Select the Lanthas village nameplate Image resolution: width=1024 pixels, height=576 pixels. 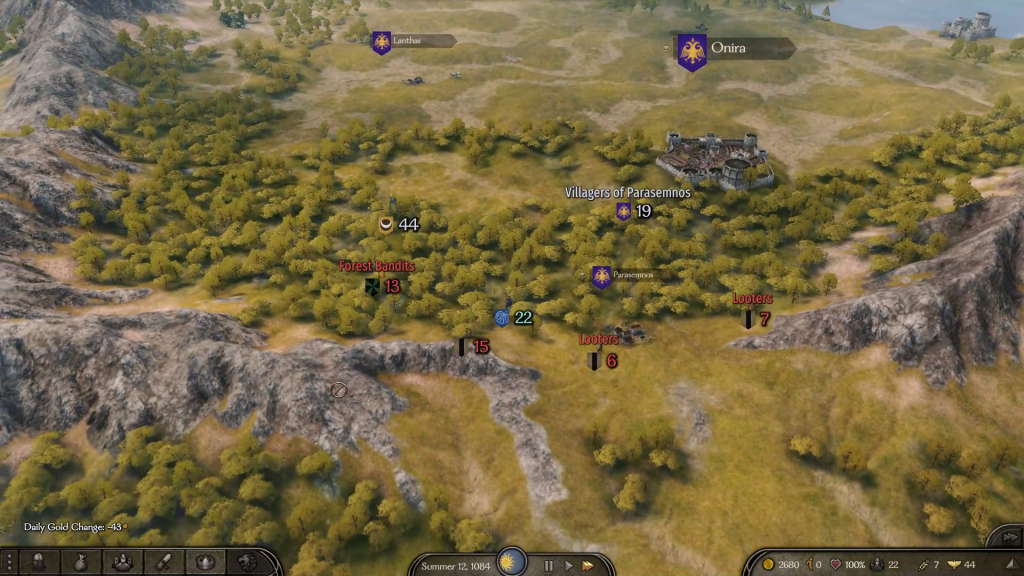tap(414, 42)
